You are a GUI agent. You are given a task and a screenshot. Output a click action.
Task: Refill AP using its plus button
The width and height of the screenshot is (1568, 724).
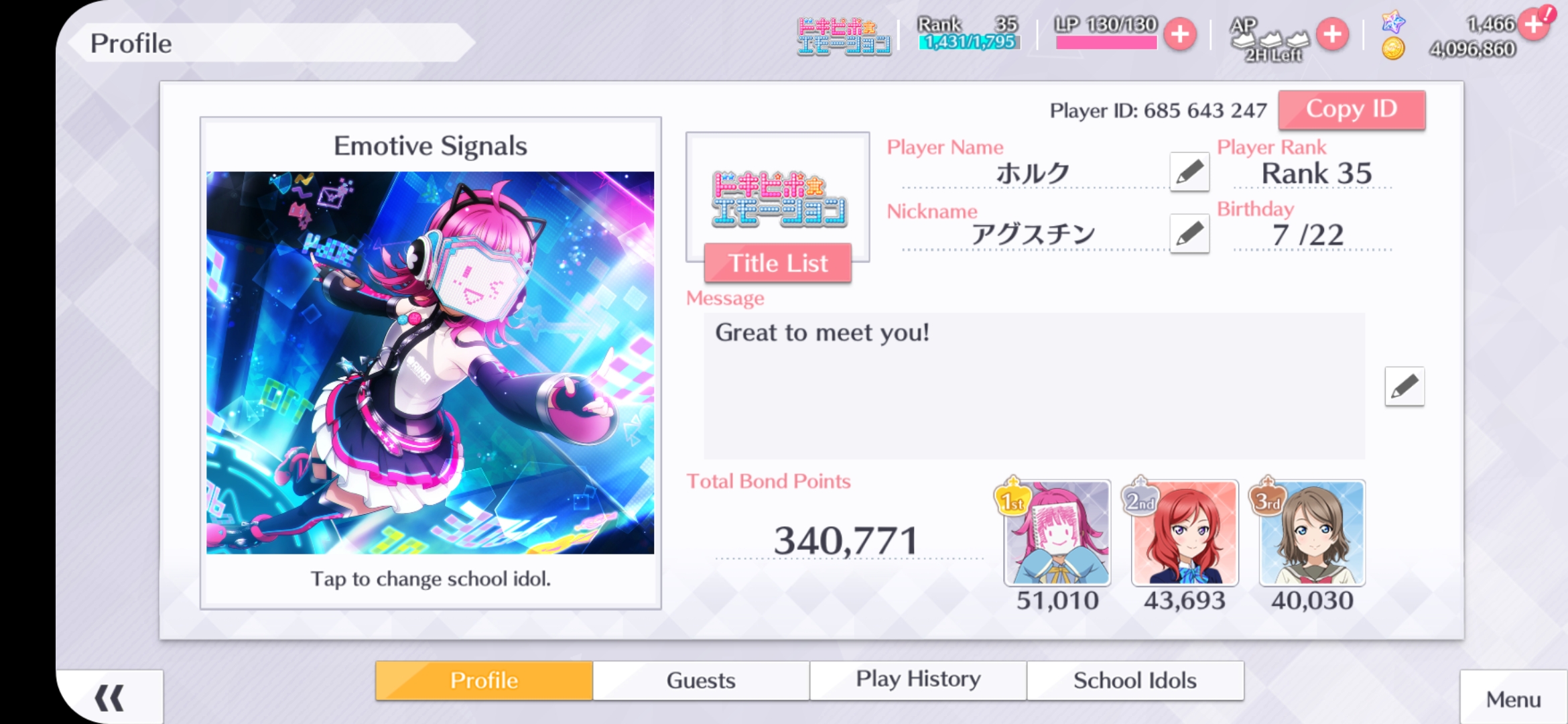(x=1332, y=35)
